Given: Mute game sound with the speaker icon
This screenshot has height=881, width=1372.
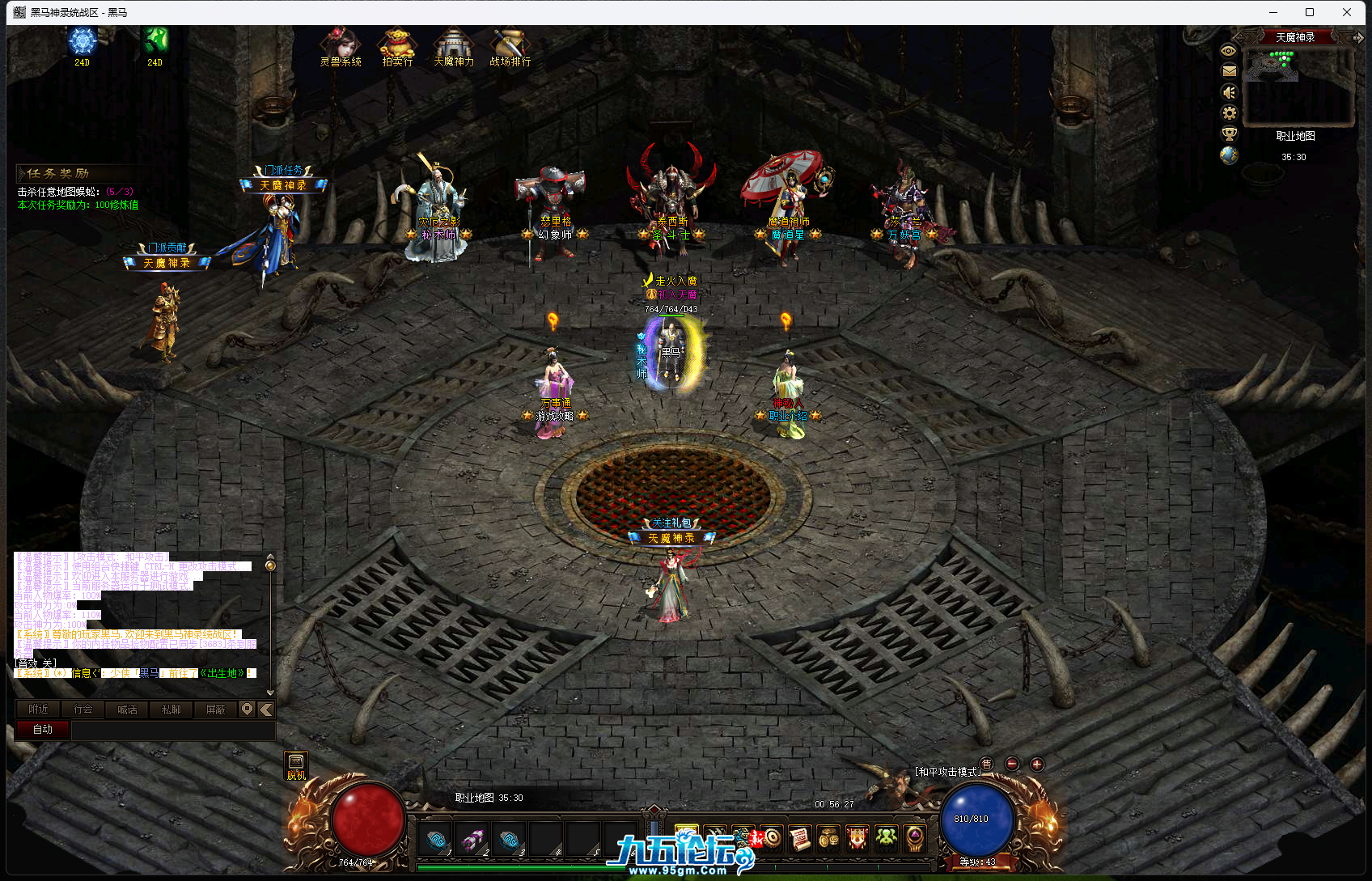Looking at the screenshot, I should pos(1228,92).
